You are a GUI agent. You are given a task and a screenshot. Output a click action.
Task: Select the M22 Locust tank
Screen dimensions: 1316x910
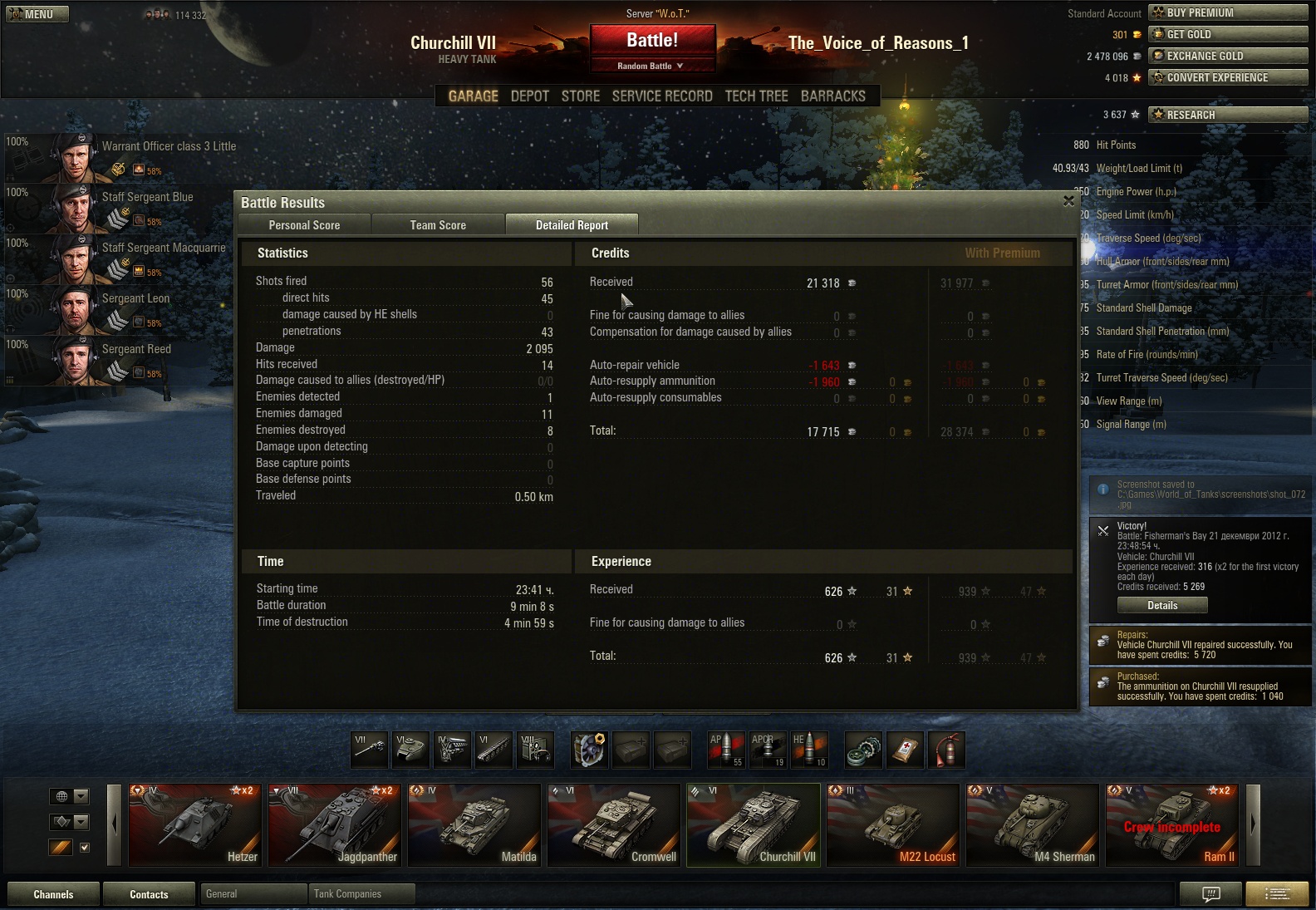pyautogui.click(x=893, y=825)
